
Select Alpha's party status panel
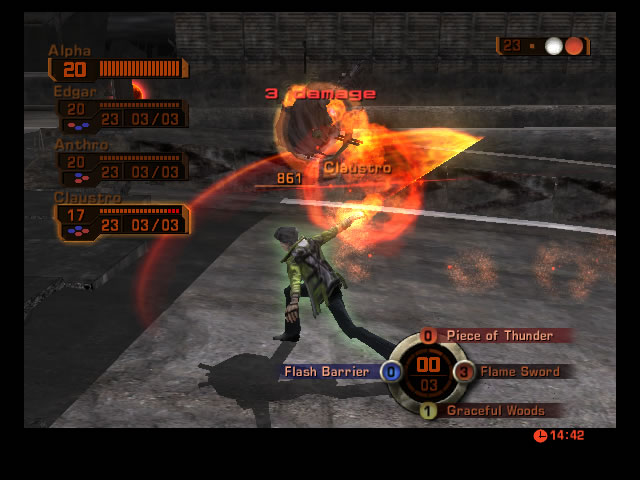click(x=118, y=68)
